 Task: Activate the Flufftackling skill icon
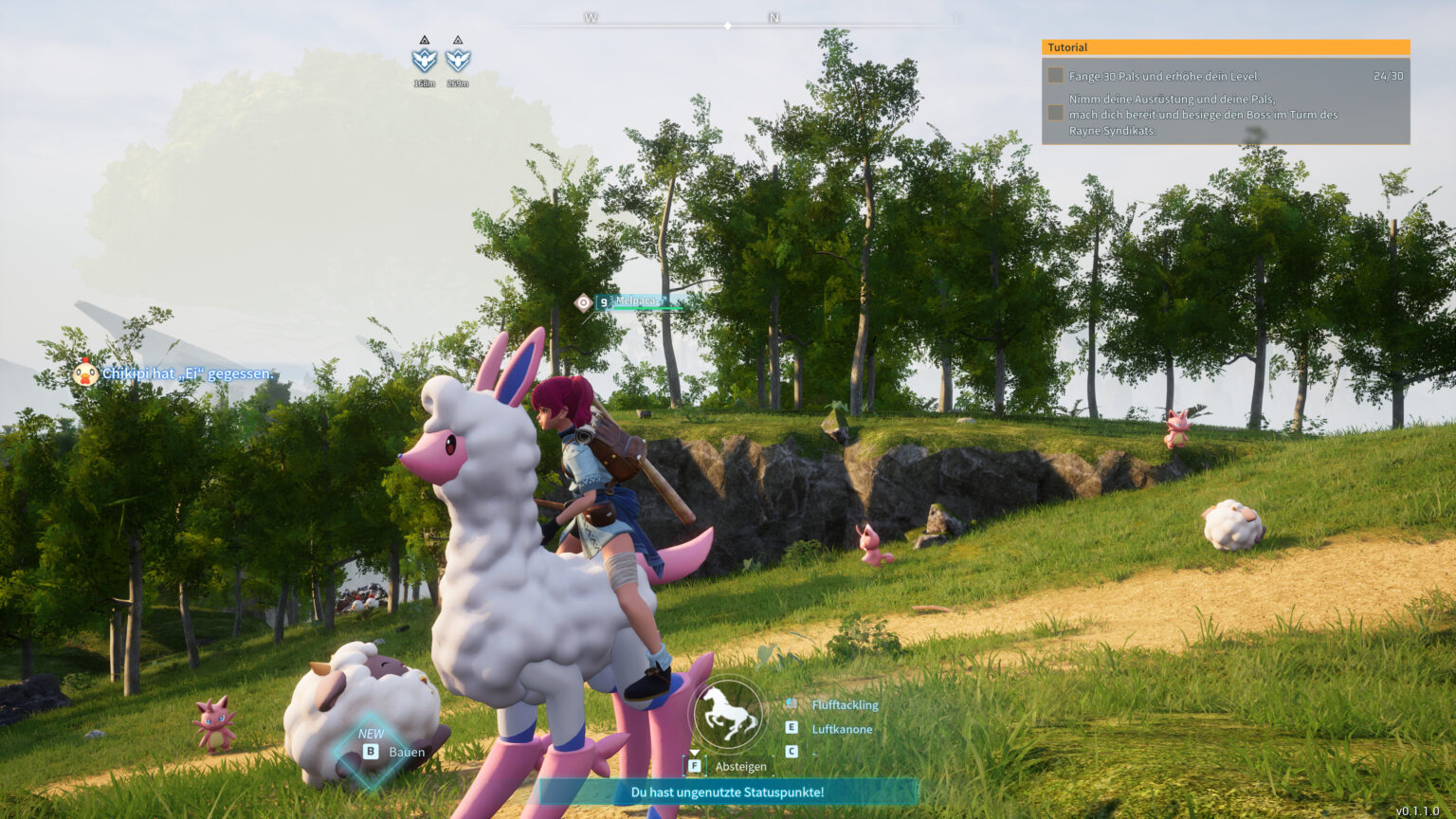pyautogui.click(x=792, y=703)
